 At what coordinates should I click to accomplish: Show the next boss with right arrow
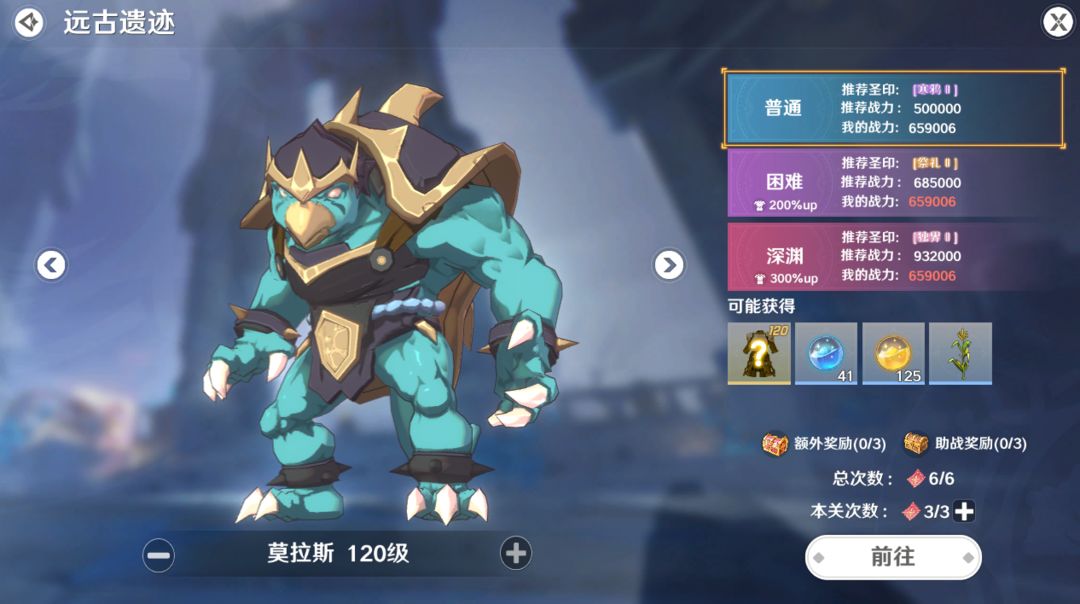click(x=669, y=264)
